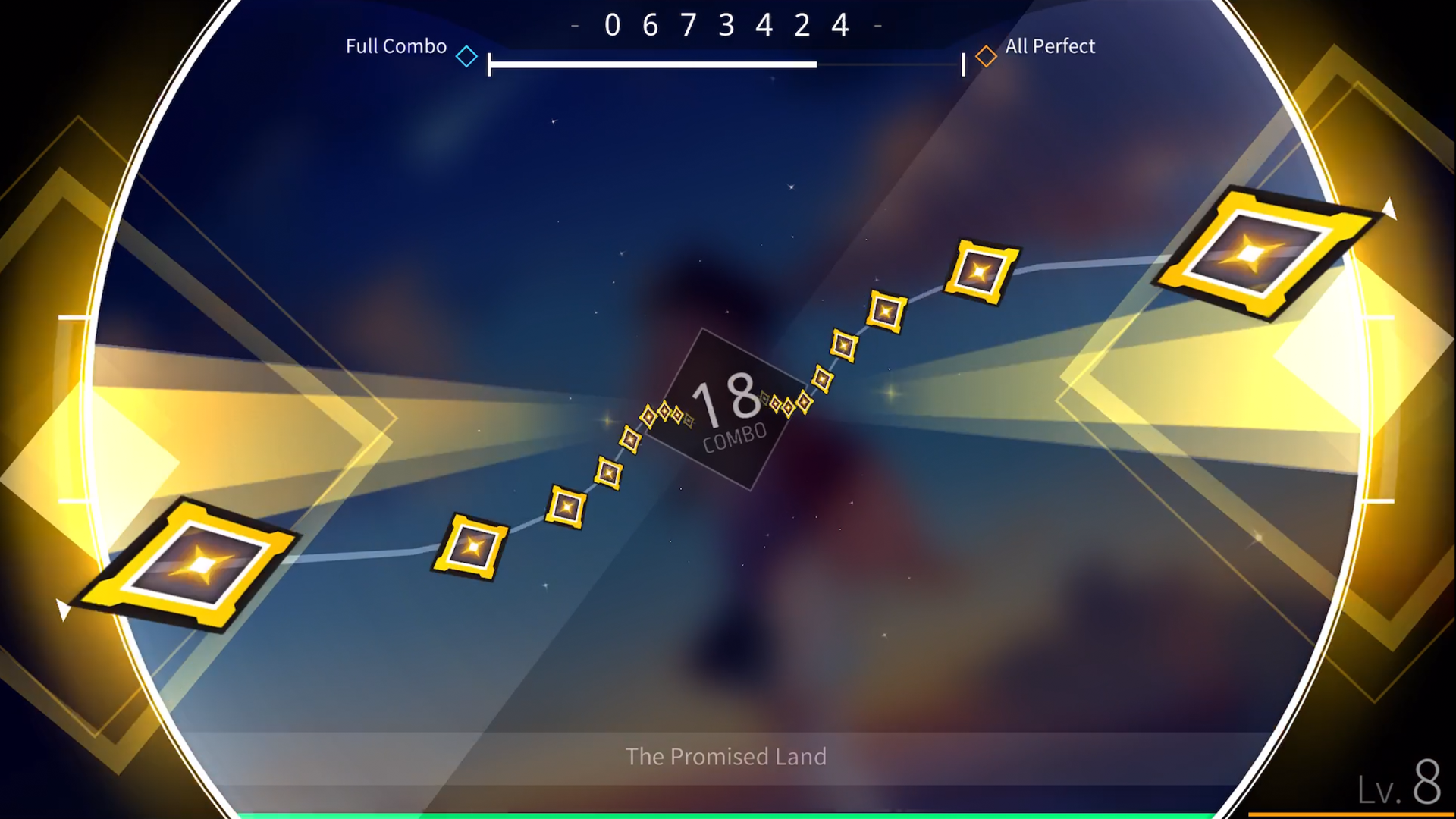
Task: Select the orange All Perfect diamond icon
Action: coord(987,55)
